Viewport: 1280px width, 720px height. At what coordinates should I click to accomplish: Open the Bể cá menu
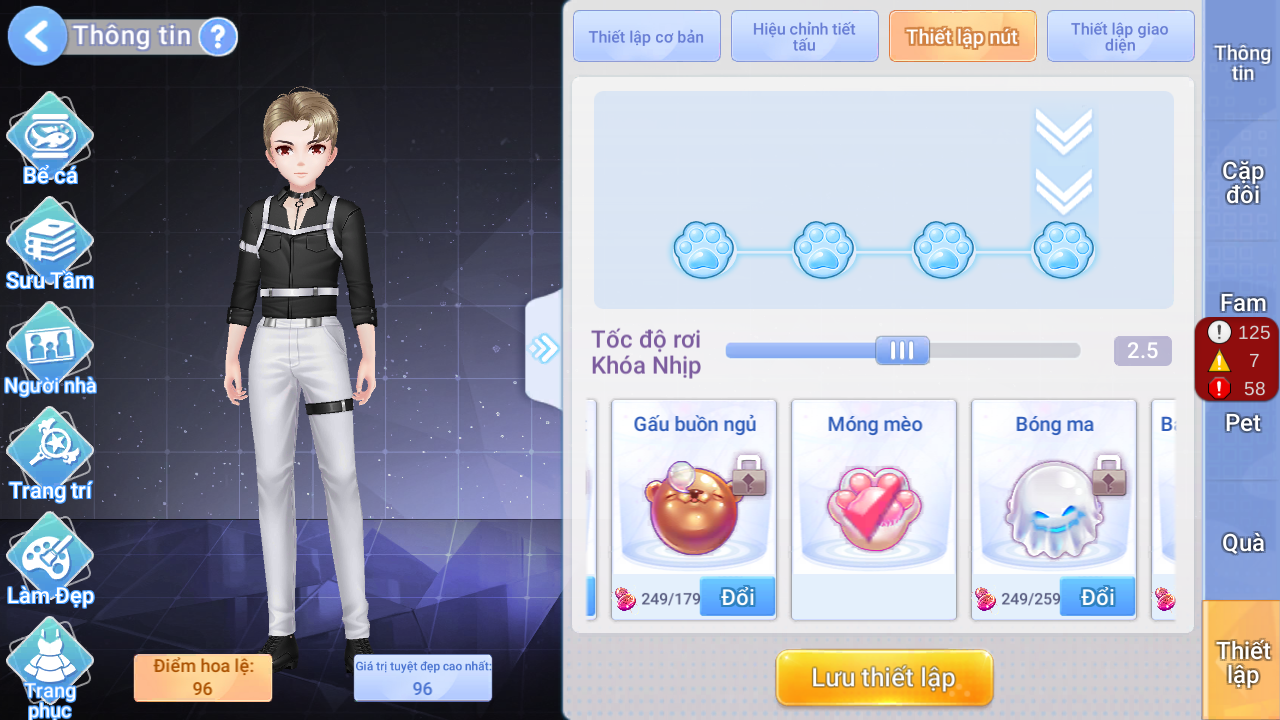point(50,140)
